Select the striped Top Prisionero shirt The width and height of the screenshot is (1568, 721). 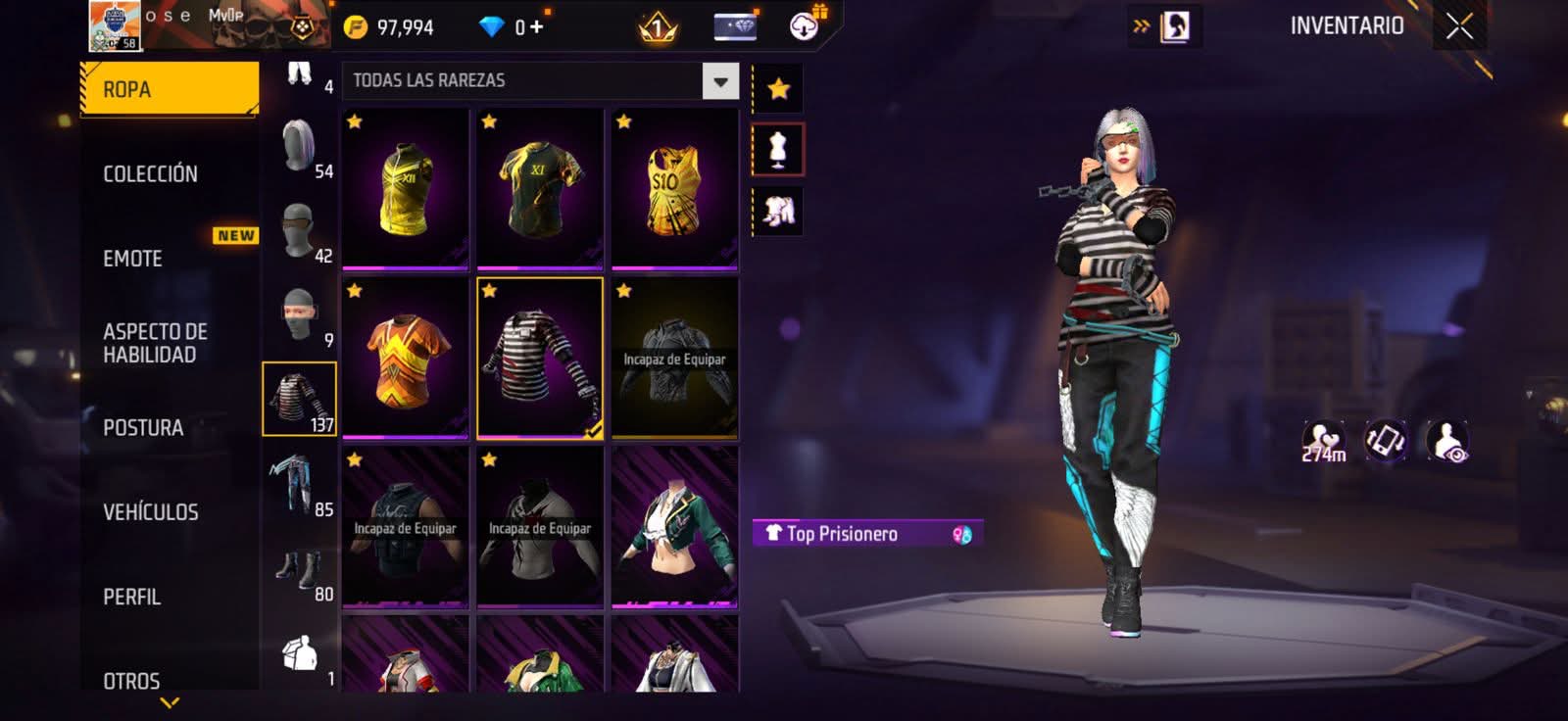pyautogui.click(x=540, y=359)
